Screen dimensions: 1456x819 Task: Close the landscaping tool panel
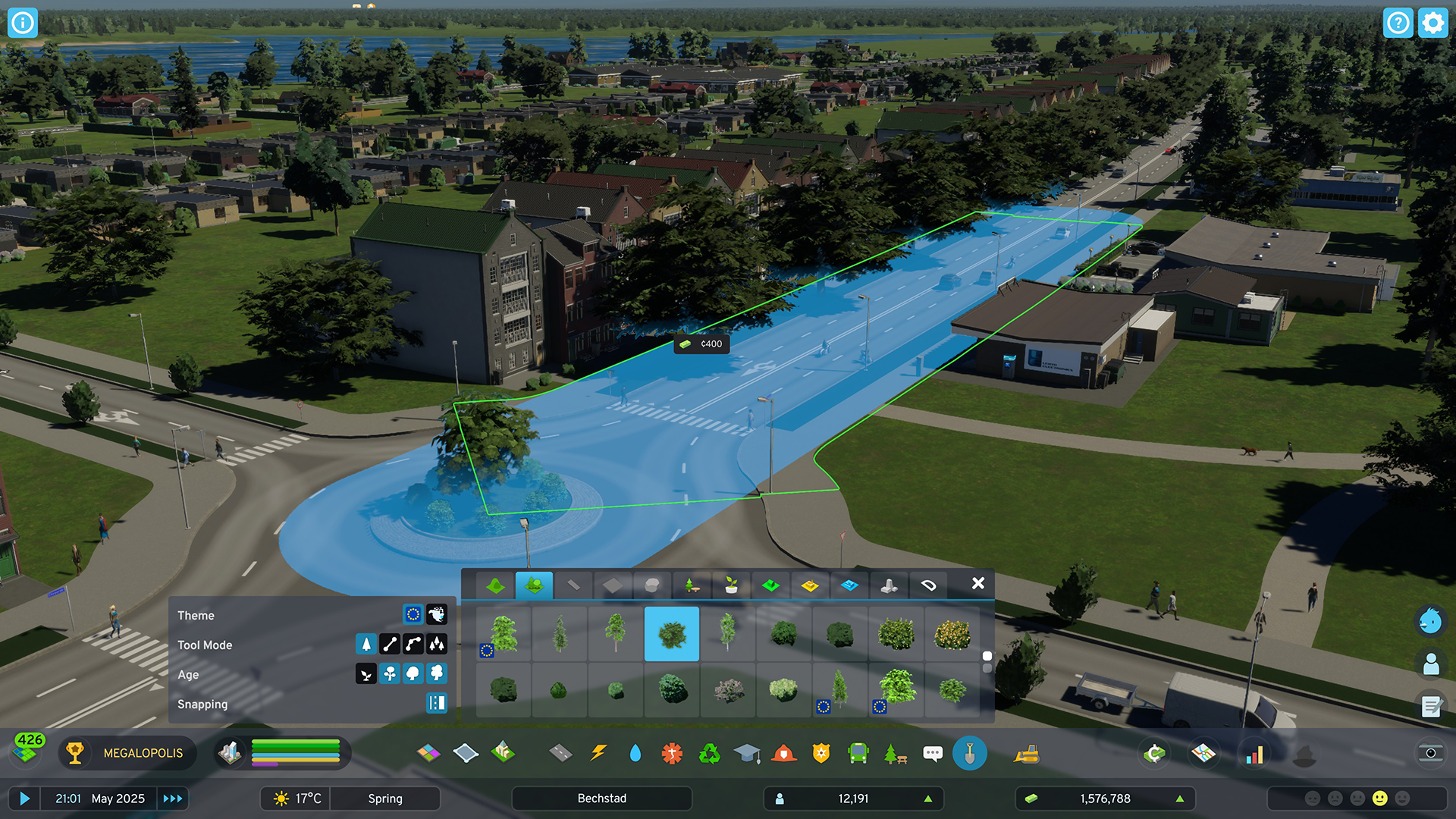978,583
